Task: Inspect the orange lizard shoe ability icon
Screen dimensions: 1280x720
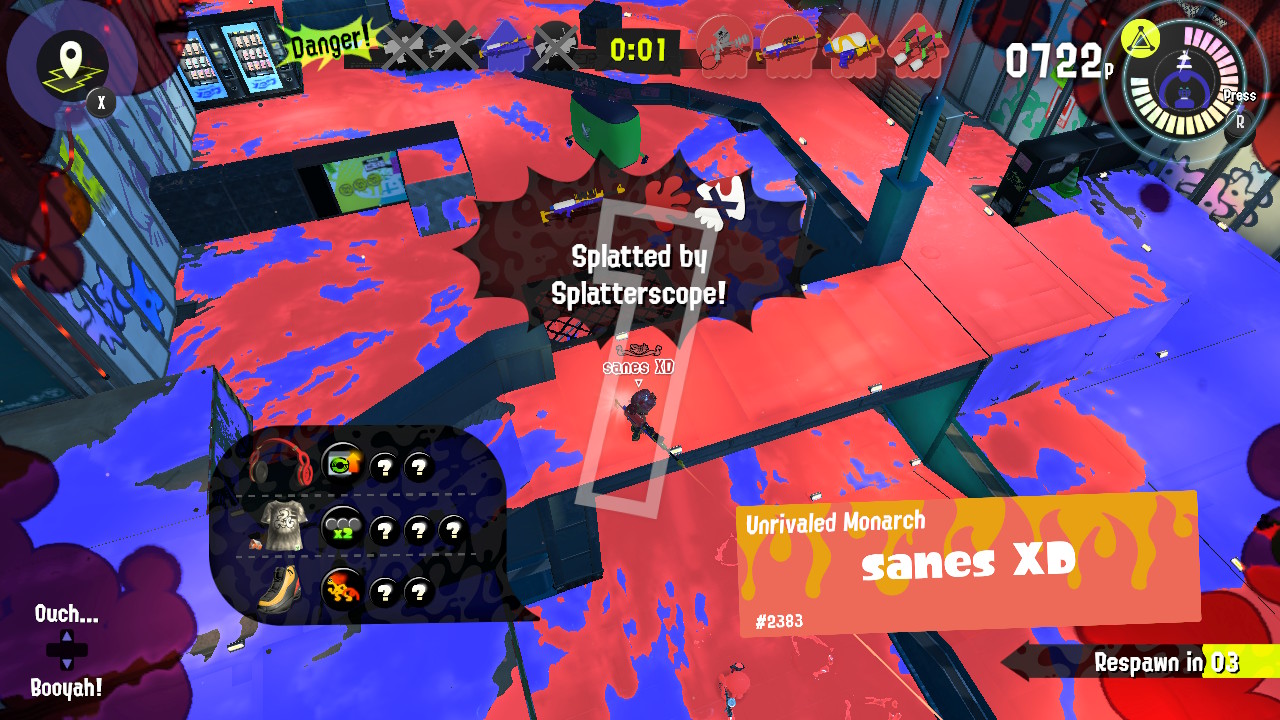Action: 342,590
